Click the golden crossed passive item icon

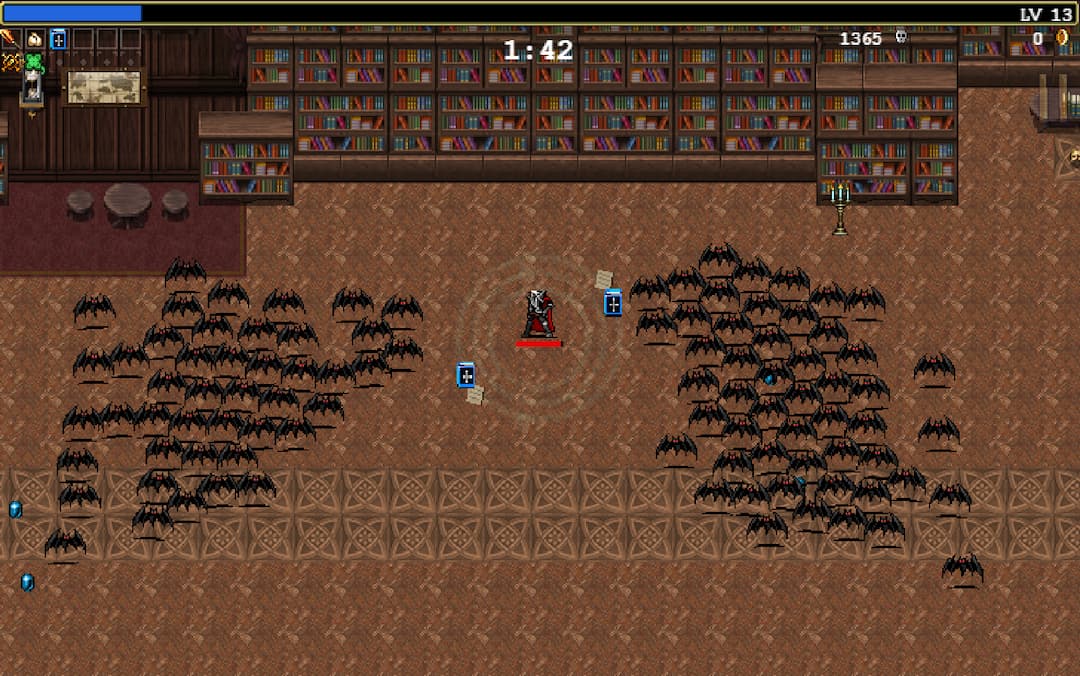(x=11, y=63)
